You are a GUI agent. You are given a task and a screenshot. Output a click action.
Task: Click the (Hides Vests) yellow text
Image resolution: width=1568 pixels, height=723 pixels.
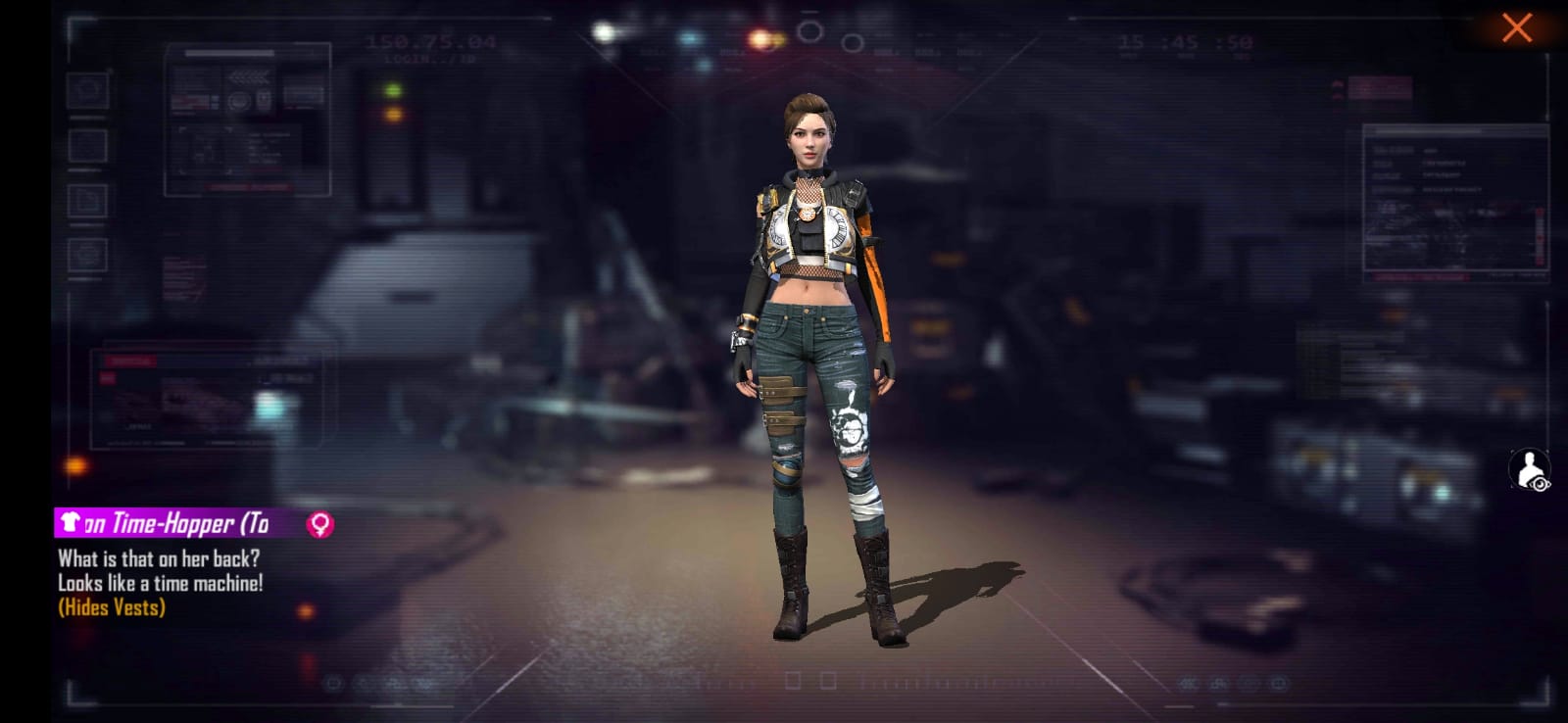pos(111,607)
